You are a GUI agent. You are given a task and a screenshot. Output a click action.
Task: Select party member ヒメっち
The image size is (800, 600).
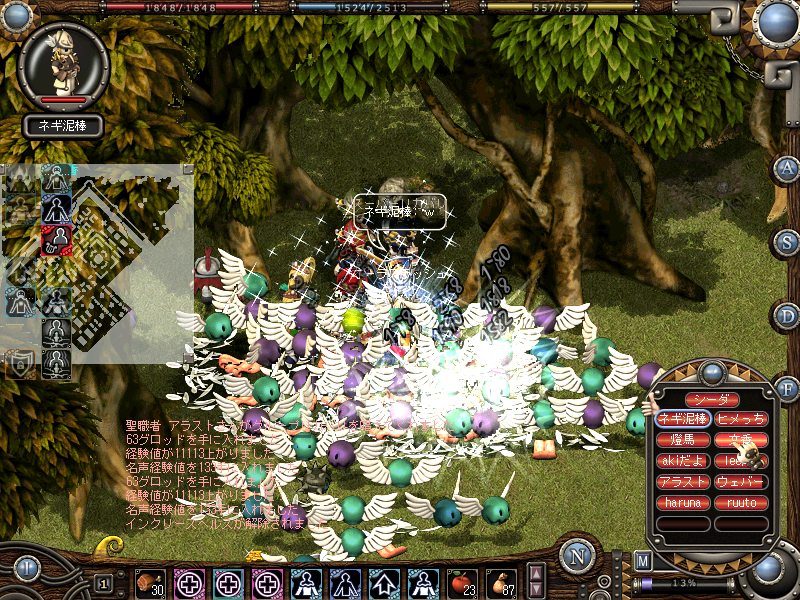point(741,419)
